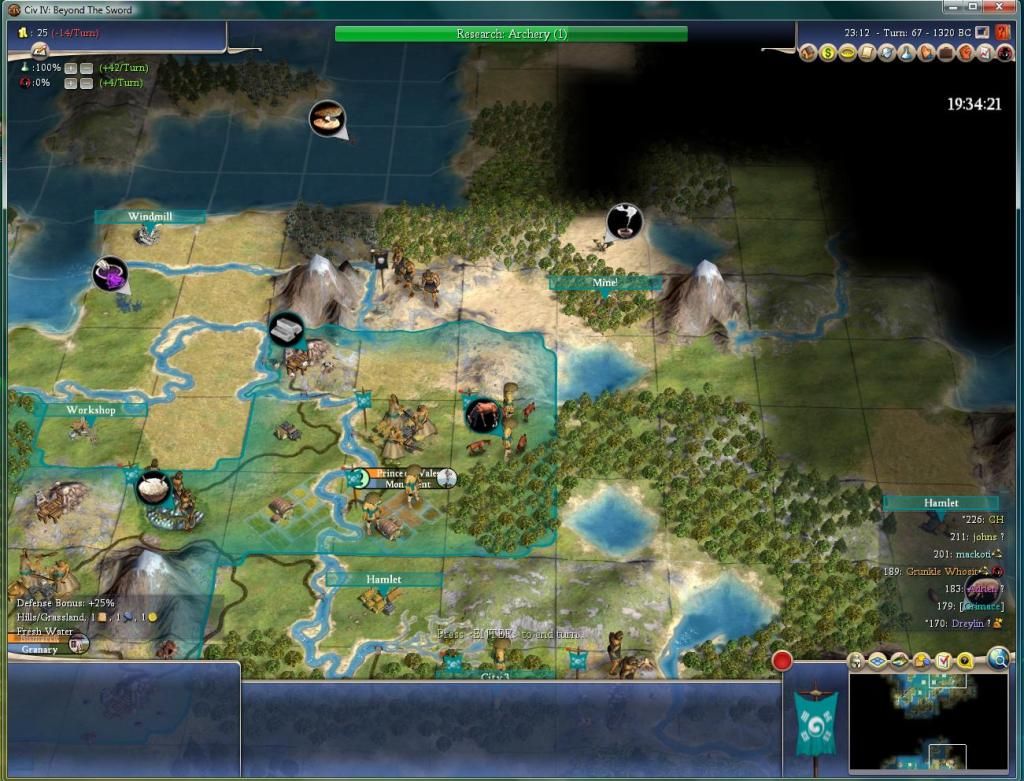Open the Civilopedia red question mark button
Viewport: 1024px width, 781px height.
click(x=1004, y=32)
